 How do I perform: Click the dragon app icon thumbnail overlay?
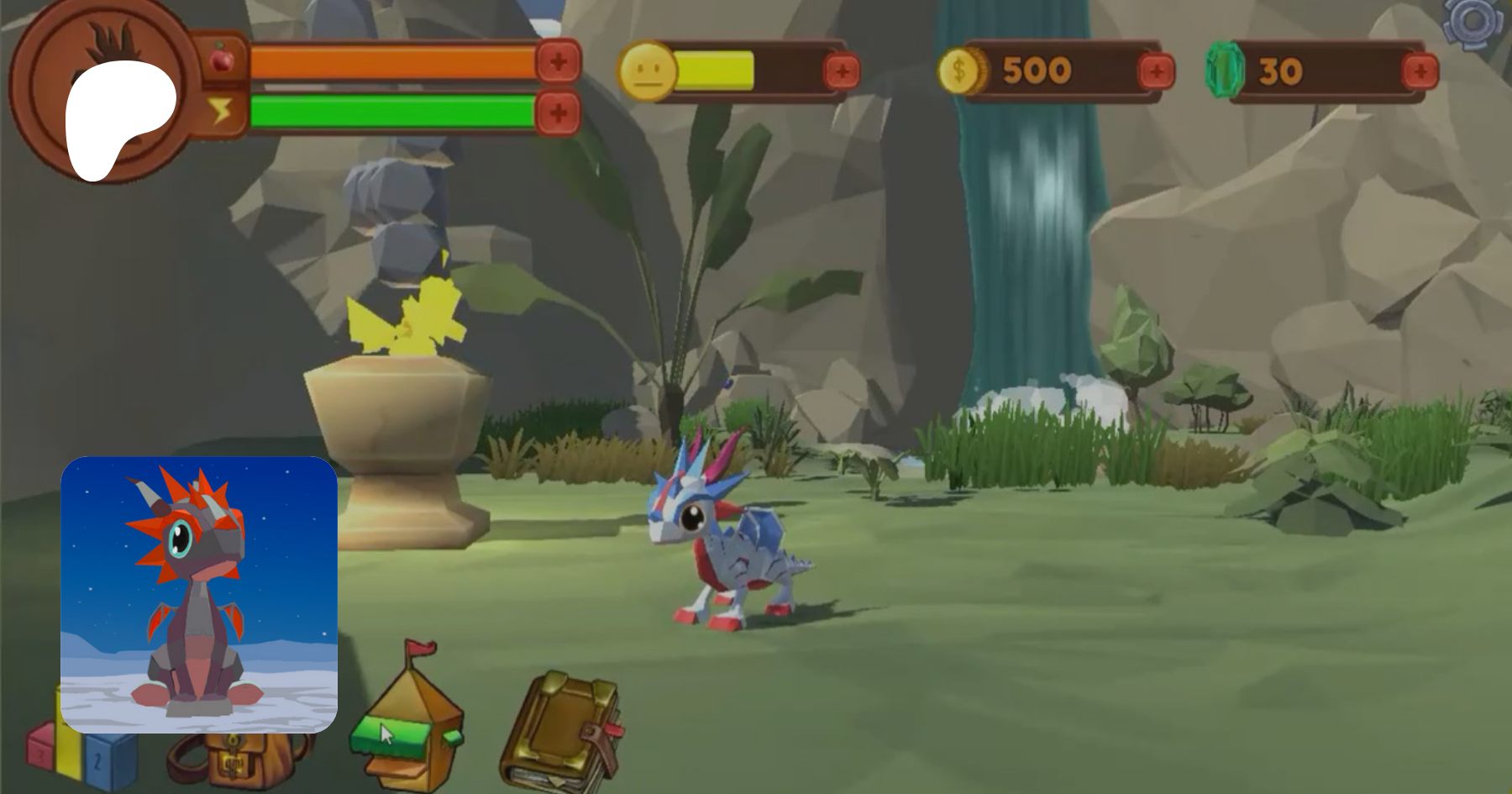click(x=199, y=594)
